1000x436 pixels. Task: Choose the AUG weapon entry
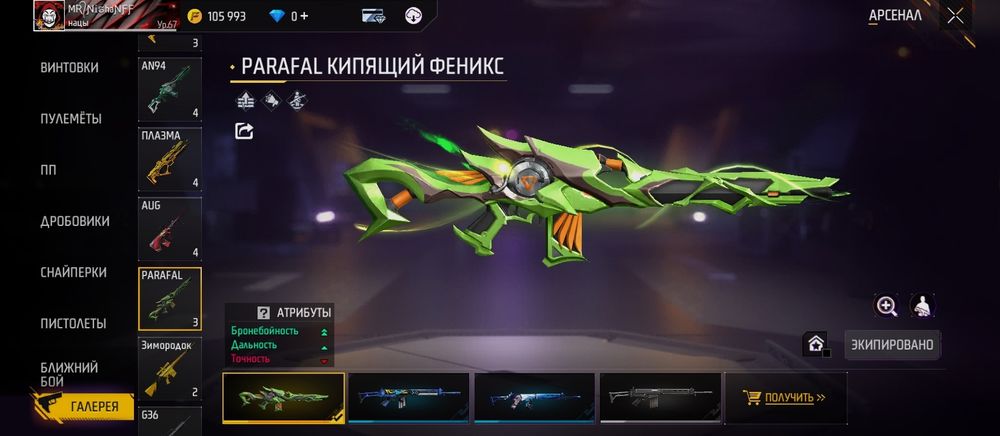point(170,229)
